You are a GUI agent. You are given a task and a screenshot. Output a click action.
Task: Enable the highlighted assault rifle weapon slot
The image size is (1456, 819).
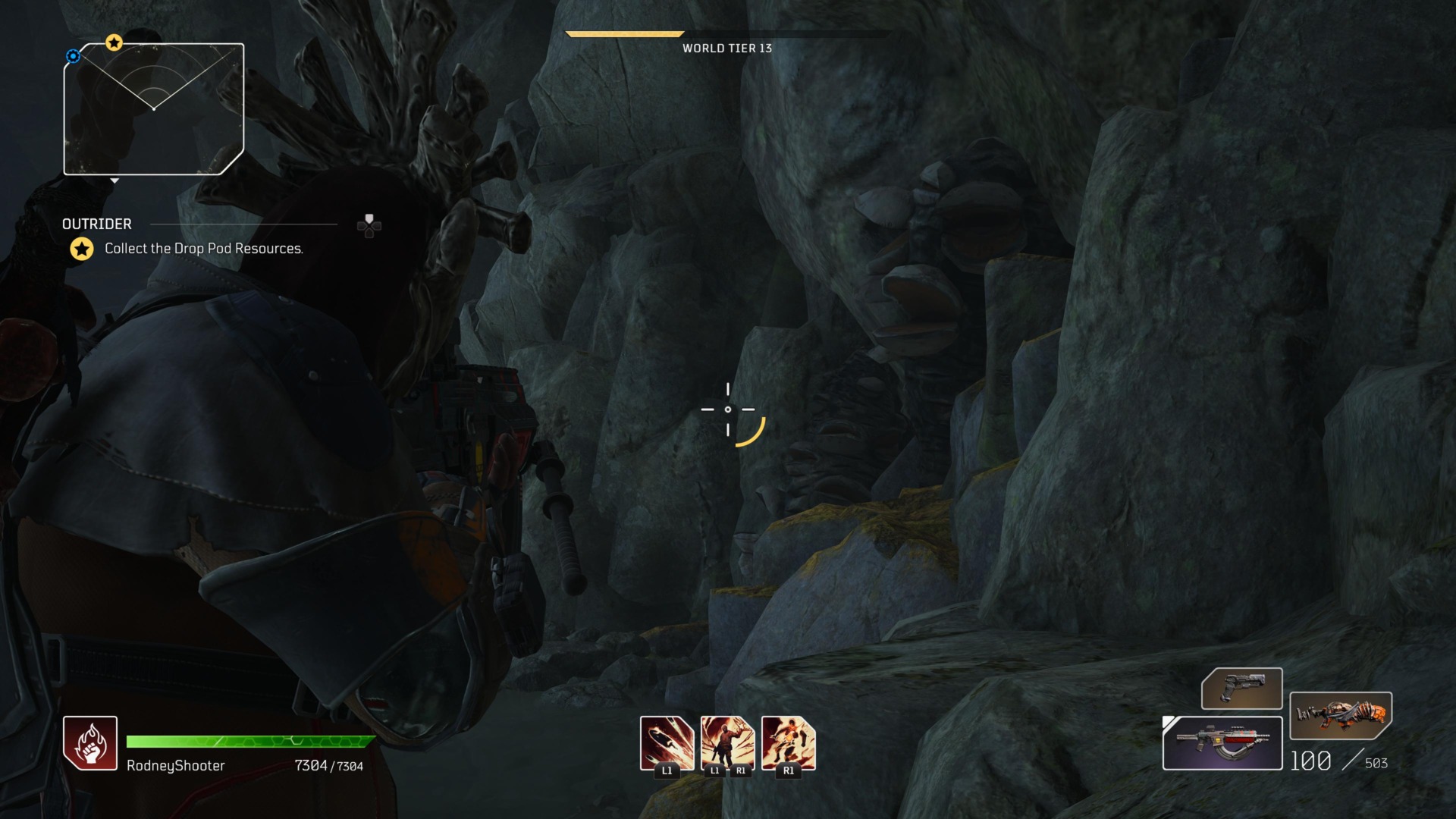click(1222, 743)
